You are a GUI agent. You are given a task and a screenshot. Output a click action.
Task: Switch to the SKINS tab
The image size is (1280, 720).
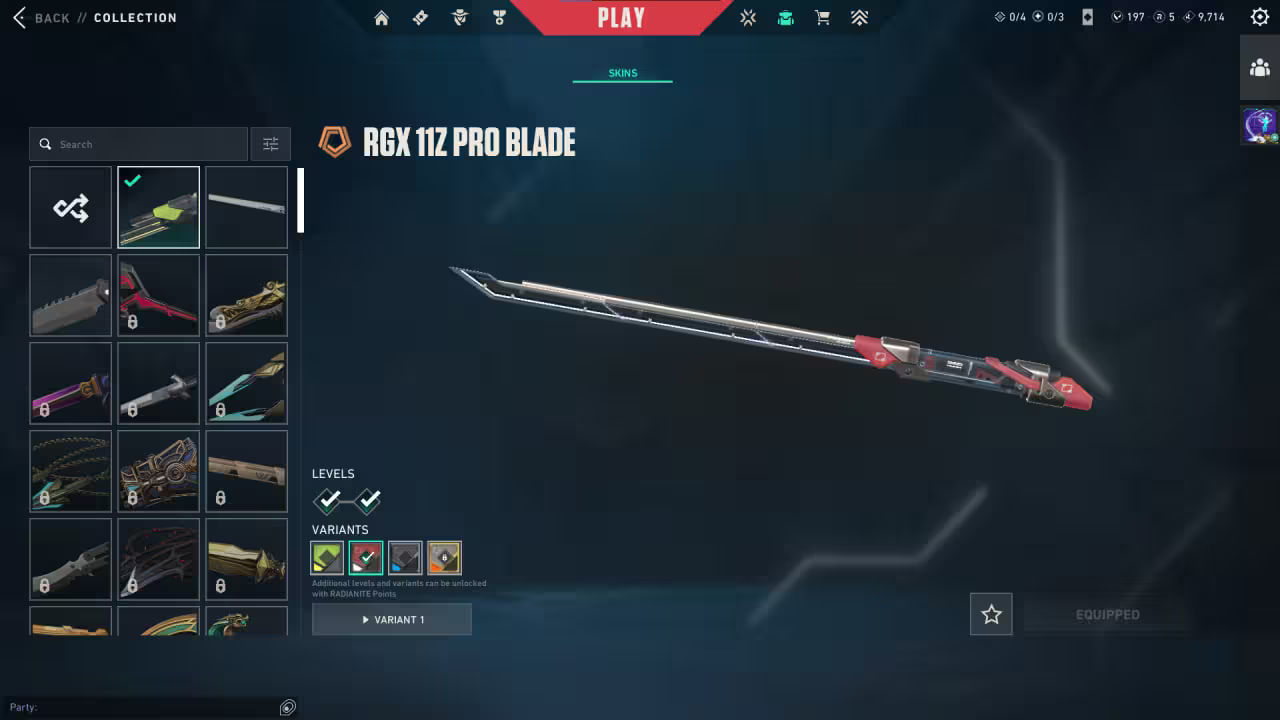click(622, 73)
